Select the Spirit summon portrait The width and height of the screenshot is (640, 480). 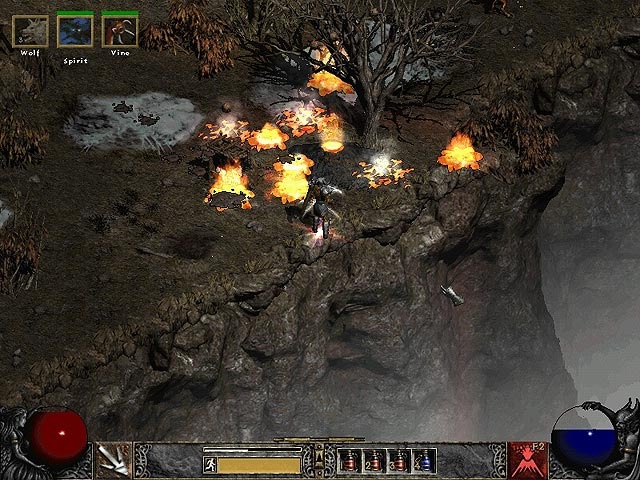tap(75, 32)
